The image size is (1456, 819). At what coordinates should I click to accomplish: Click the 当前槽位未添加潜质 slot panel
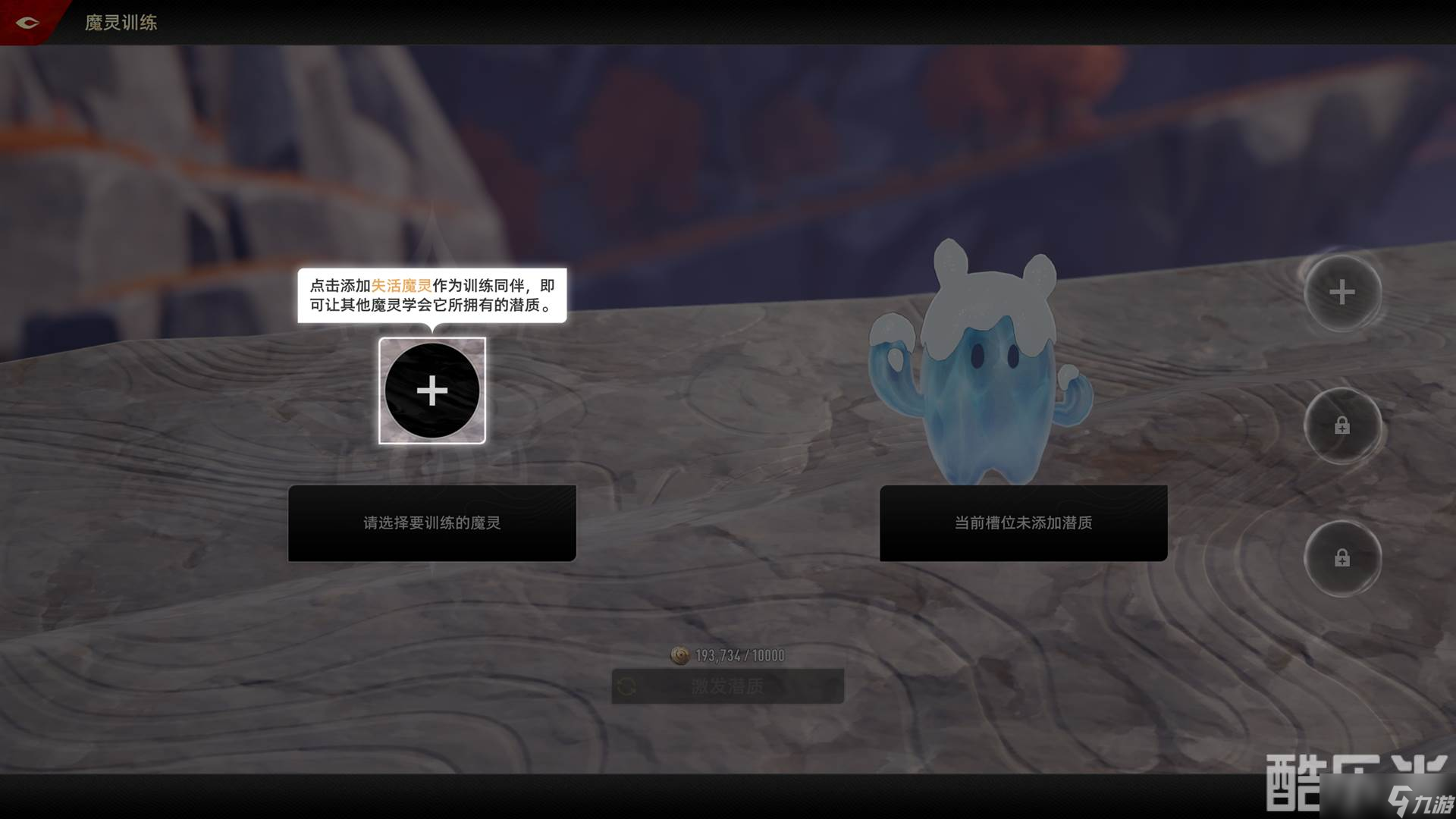[x=1023, y=523]
